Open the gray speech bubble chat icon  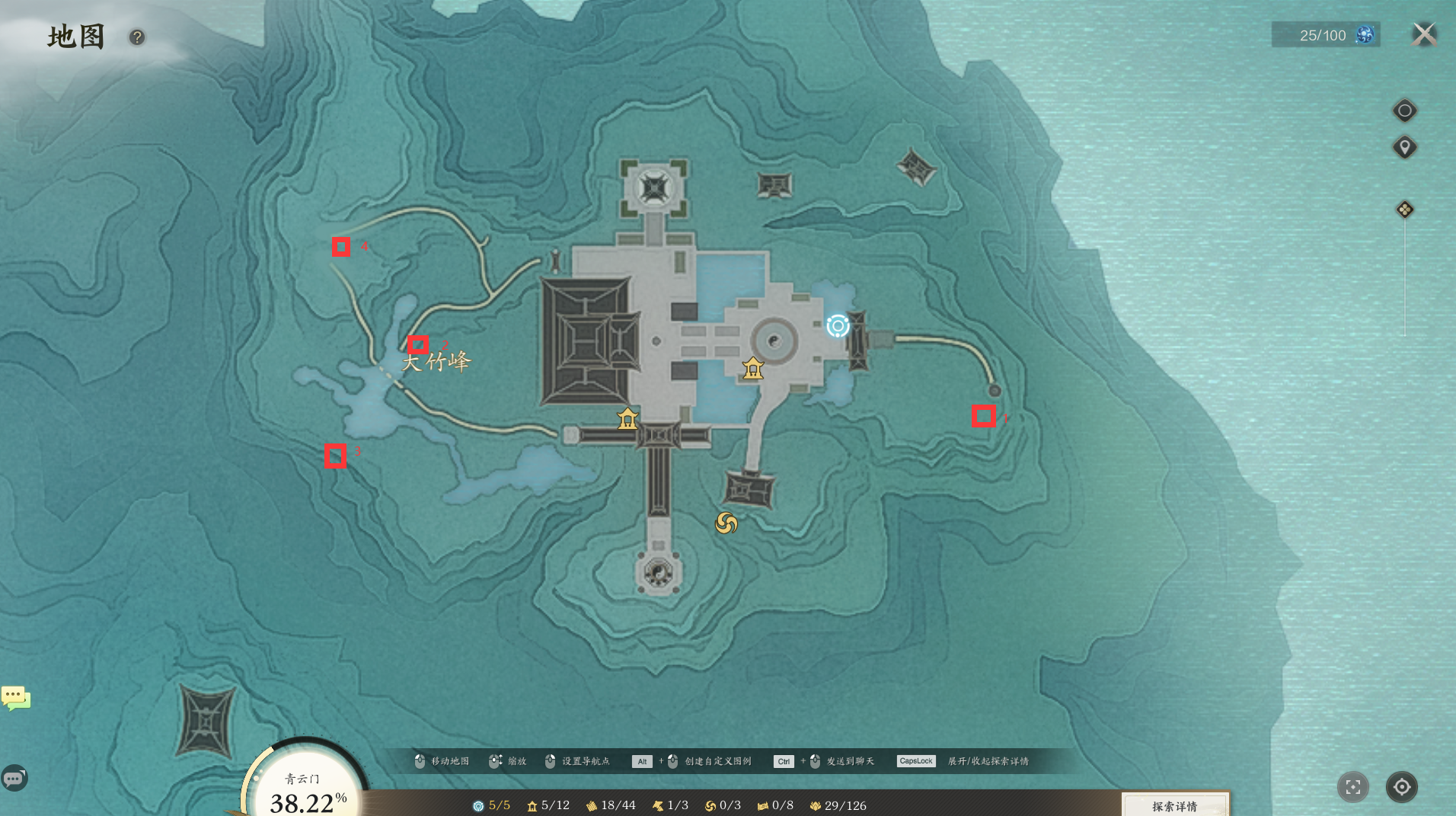[14, 779]
